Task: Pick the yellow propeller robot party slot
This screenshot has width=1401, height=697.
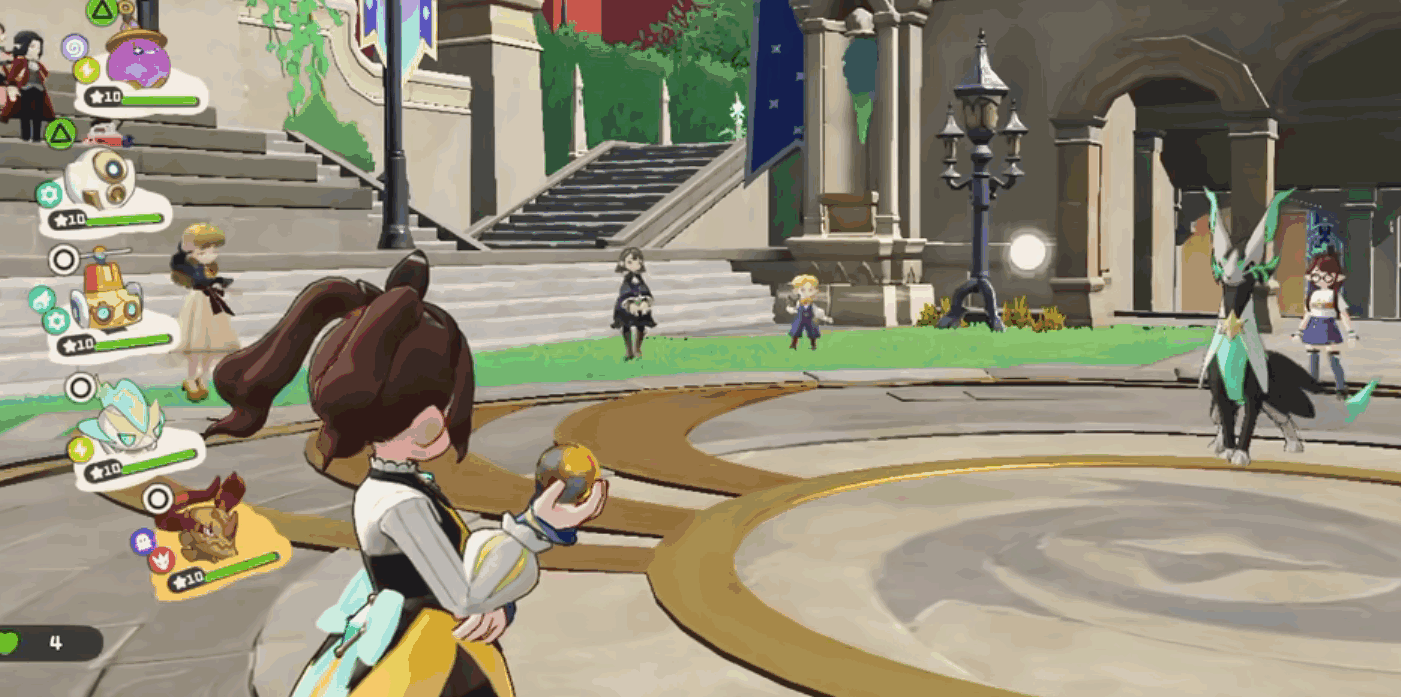Action: point(110,301)
